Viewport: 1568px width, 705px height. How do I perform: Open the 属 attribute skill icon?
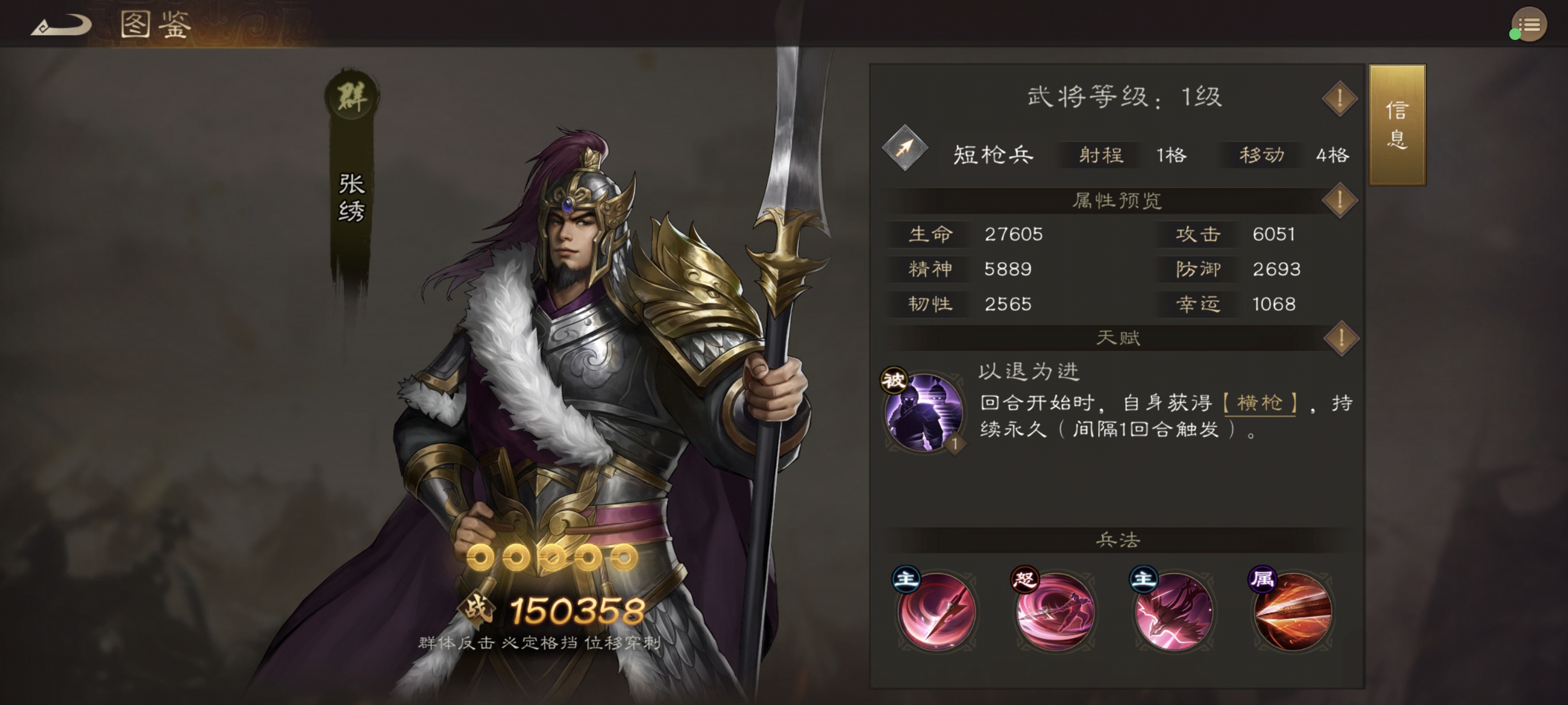coord(1293,613)
